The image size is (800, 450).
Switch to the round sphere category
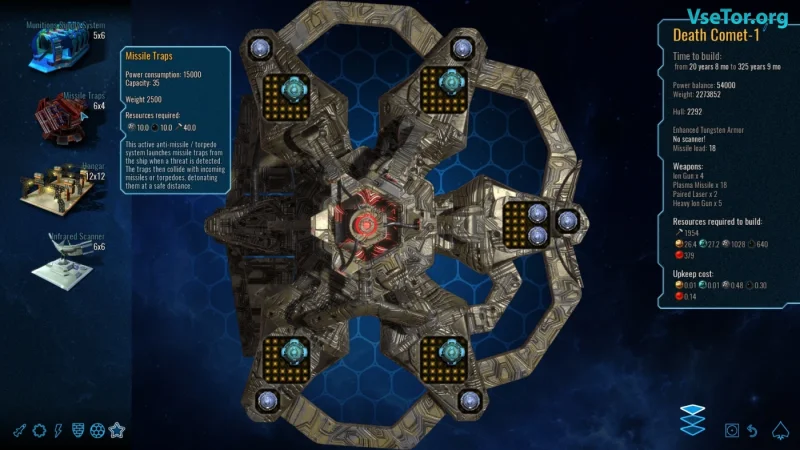(x=97, y=430)
